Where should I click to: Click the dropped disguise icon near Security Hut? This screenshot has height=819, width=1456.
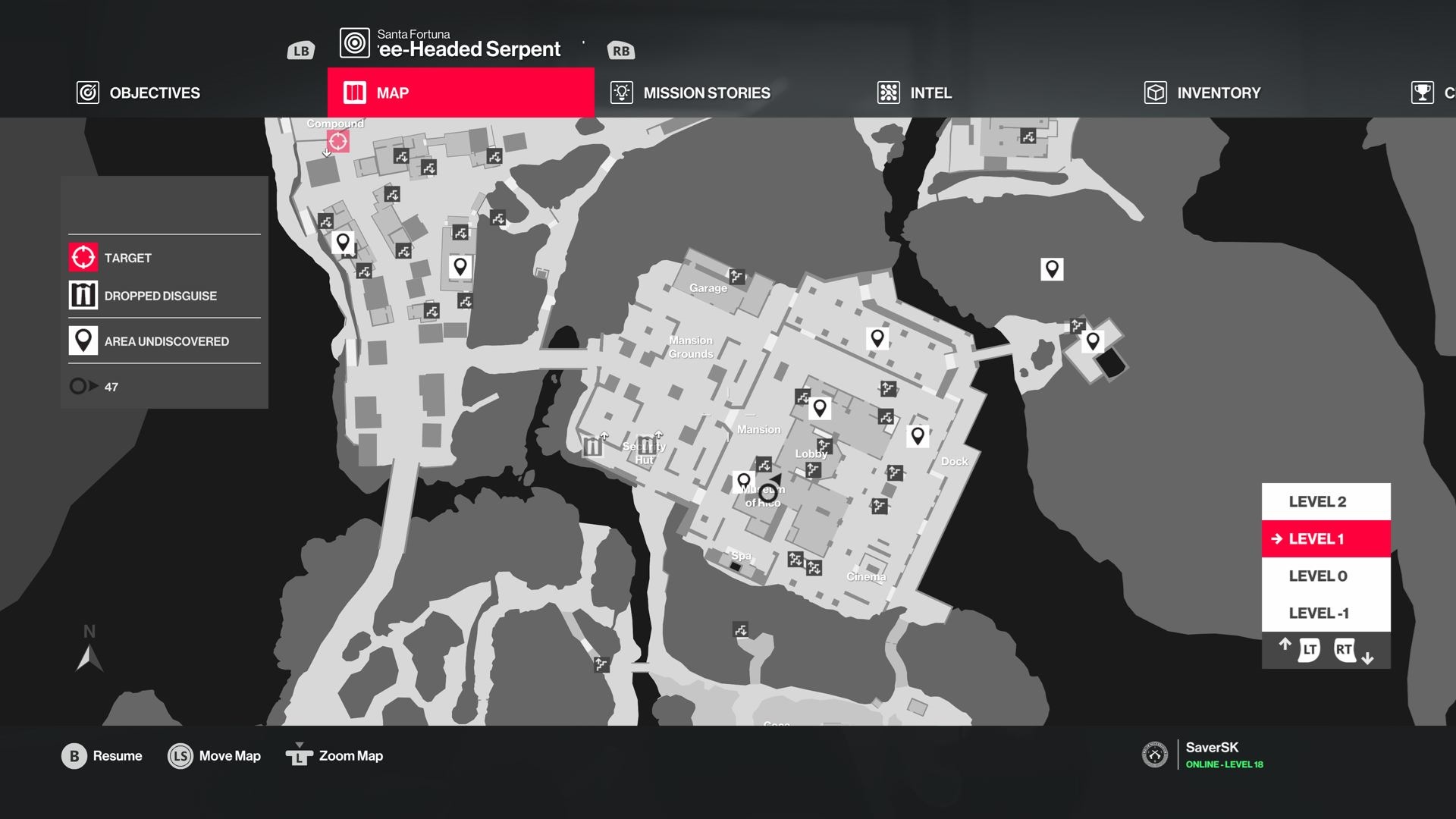[592, 447]
